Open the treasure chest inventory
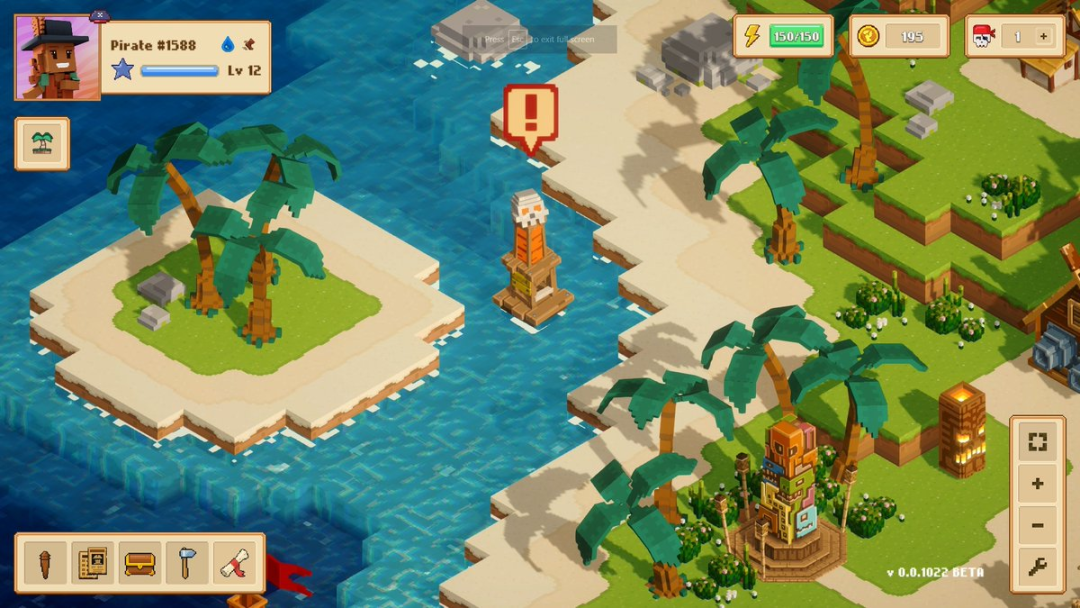This screenshot has width=1080, height=608. click(140, 564)
